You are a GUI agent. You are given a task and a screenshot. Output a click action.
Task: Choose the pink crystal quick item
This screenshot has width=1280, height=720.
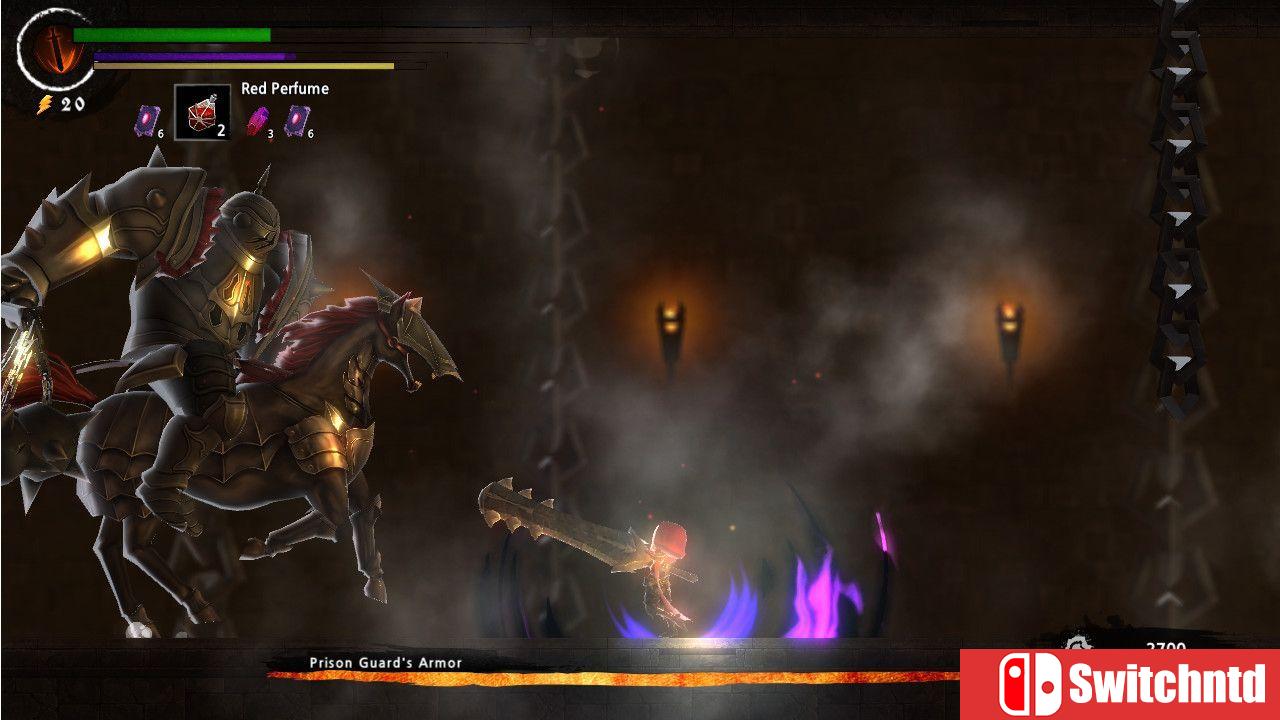pyautogui.click(x=258, y=120)
